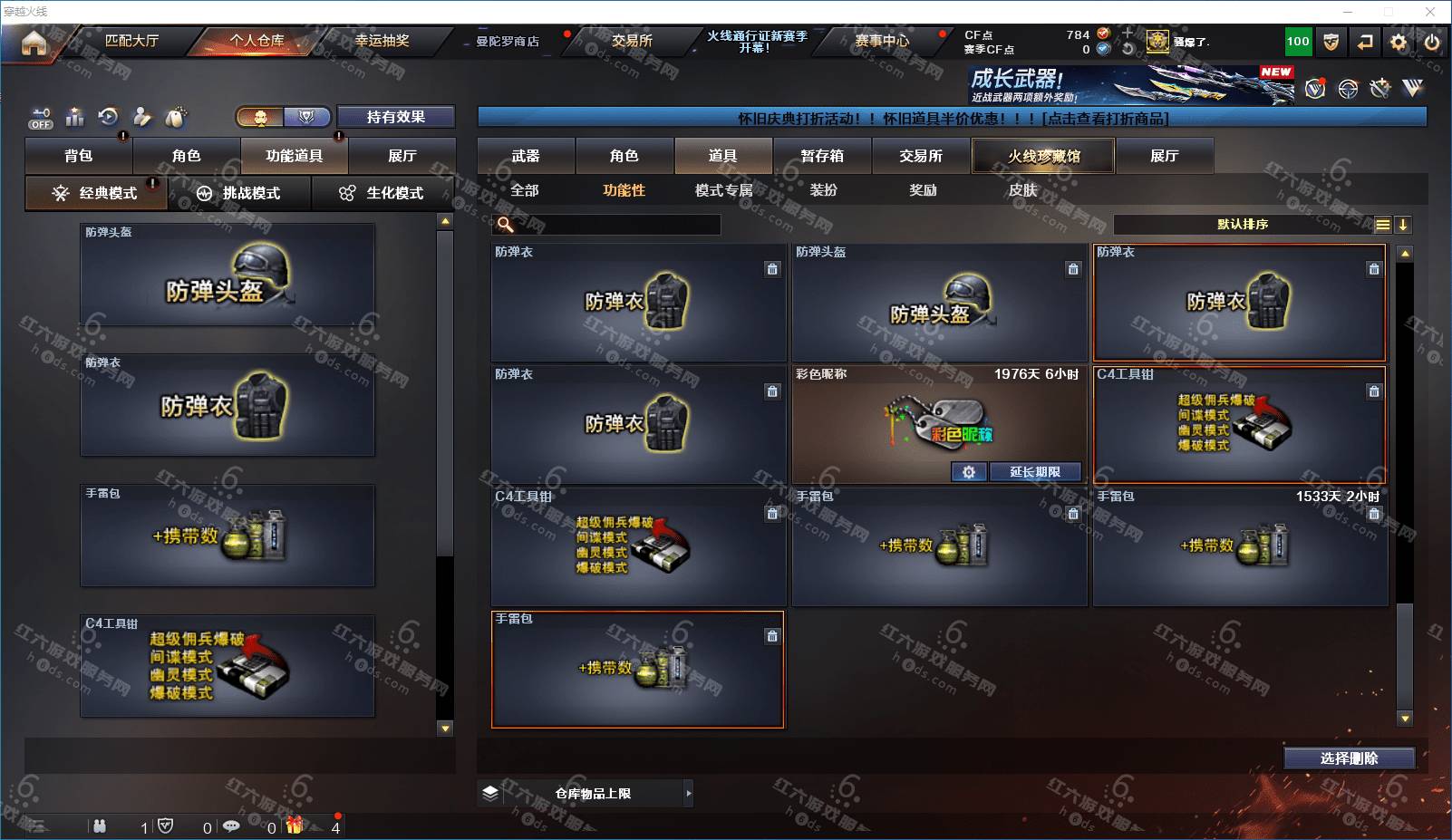Screen dimensions: 1452x840
Task: Go to the home screen icon
Action: pyautogui.click(x=34, y=43)
